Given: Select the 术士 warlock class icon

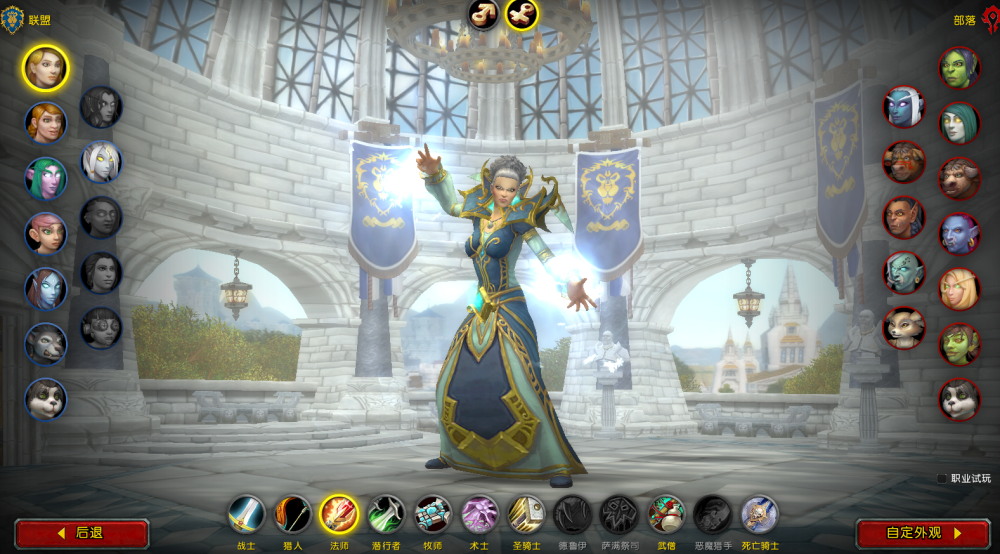Looking at the screenshot, I should [x=480, y=514].
